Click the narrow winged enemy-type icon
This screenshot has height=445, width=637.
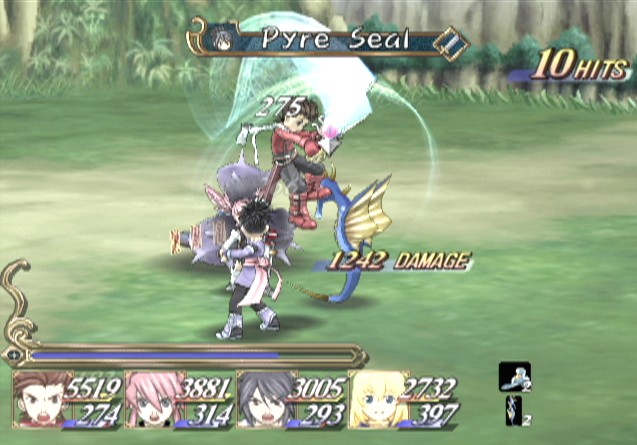coord(514,410)
